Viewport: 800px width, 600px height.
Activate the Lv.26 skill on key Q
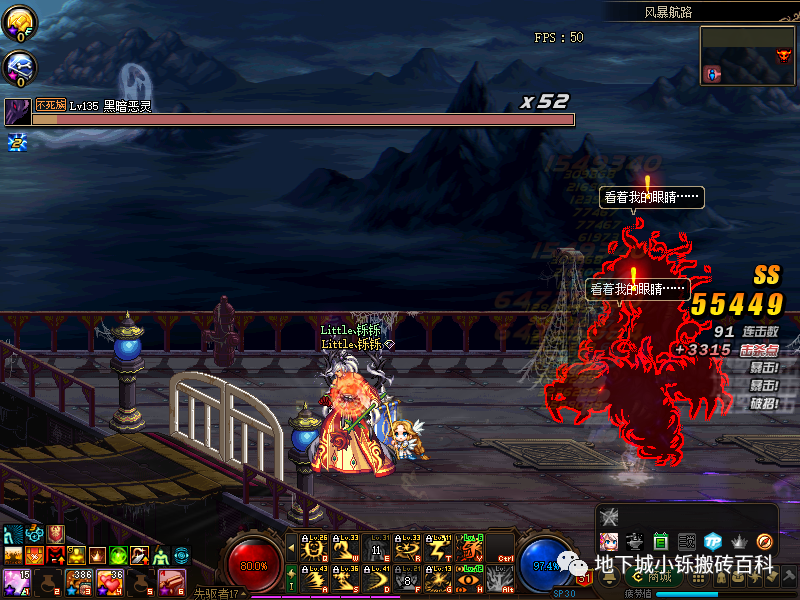click(316, 549)
